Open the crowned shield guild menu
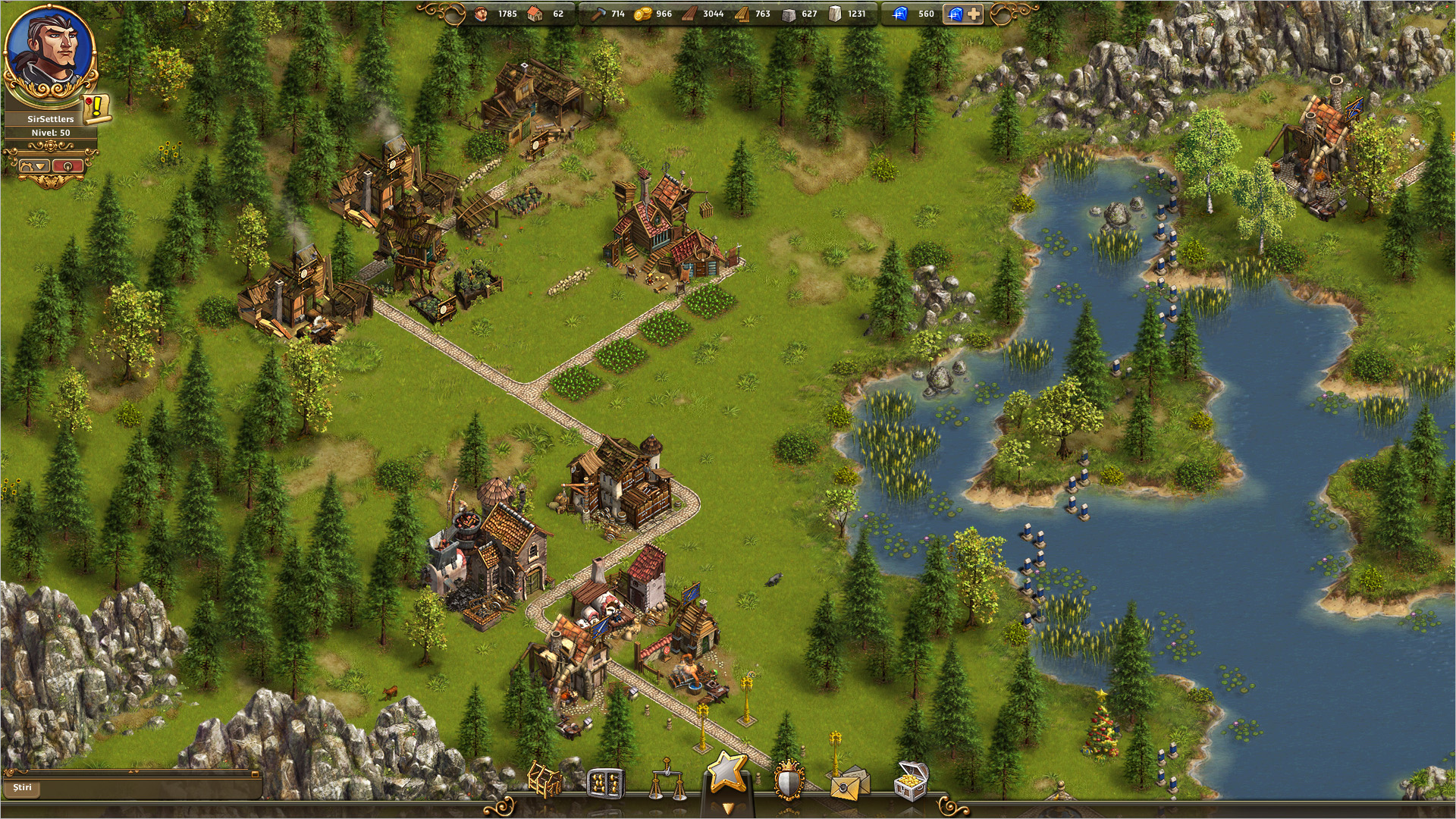 pyautogui.click(x=789, y=781)
